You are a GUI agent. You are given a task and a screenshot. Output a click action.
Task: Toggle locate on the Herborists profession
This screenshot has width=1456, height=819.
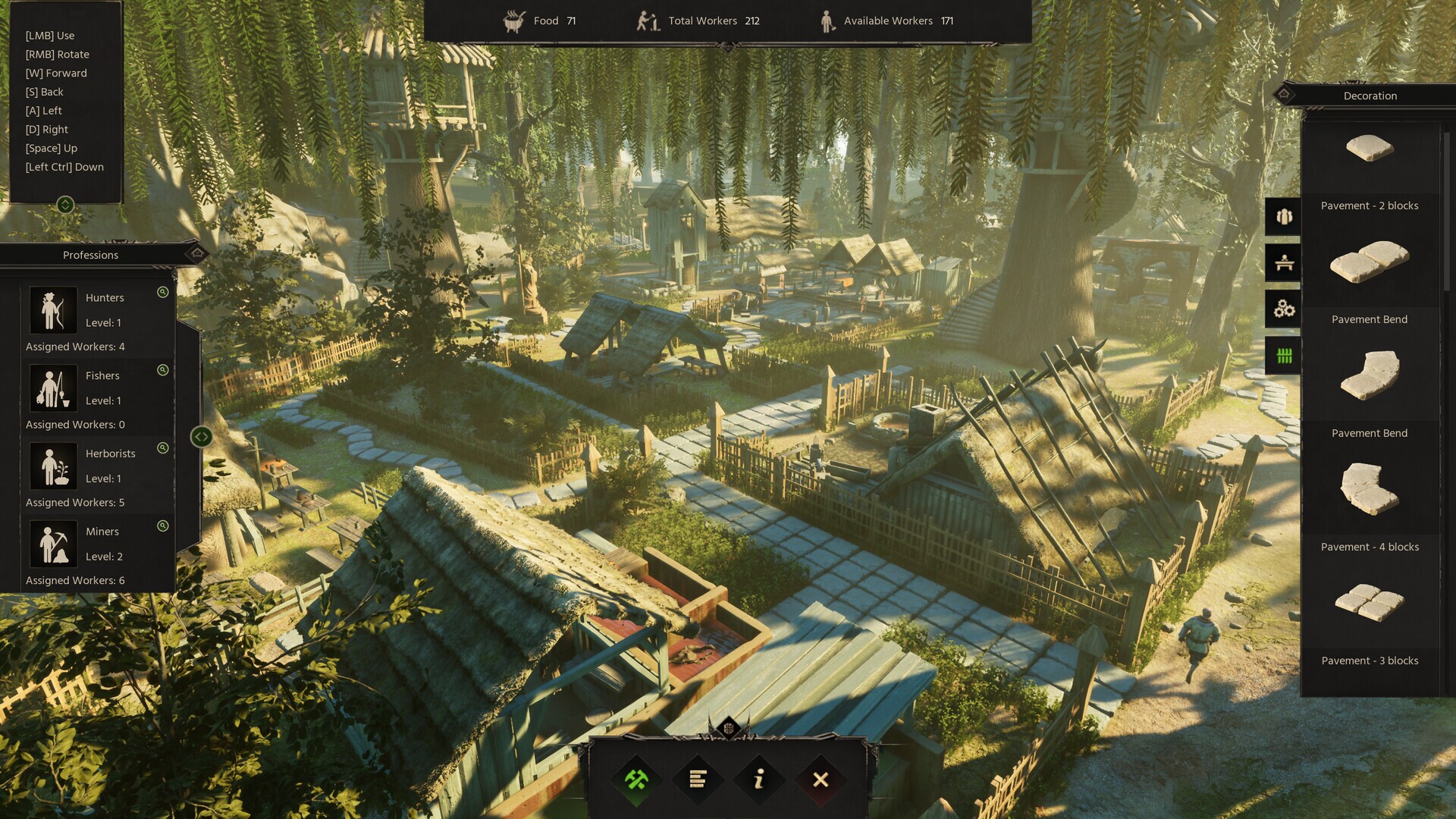point(162,447)
